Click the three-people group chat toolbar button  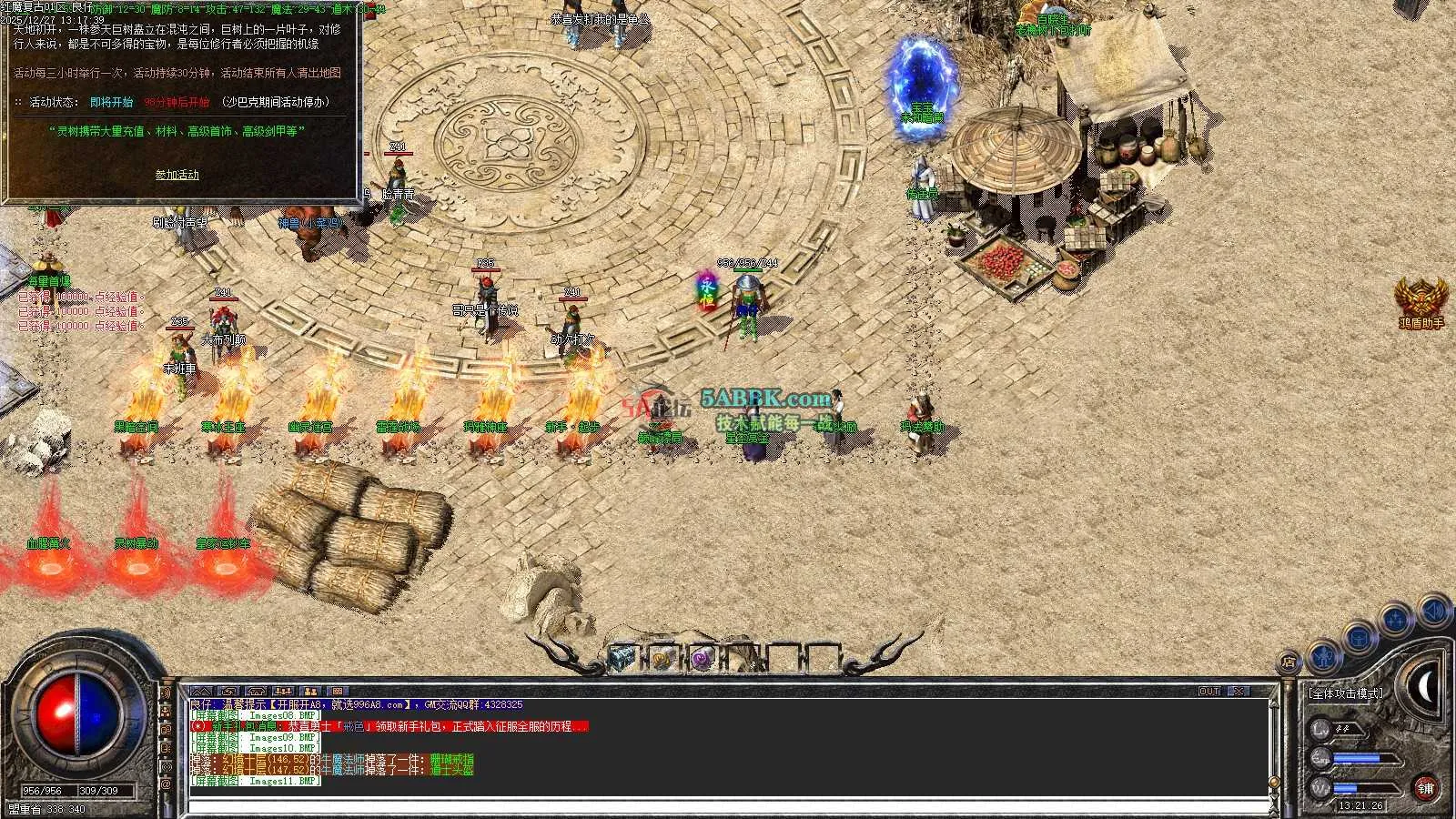[283, 692]
